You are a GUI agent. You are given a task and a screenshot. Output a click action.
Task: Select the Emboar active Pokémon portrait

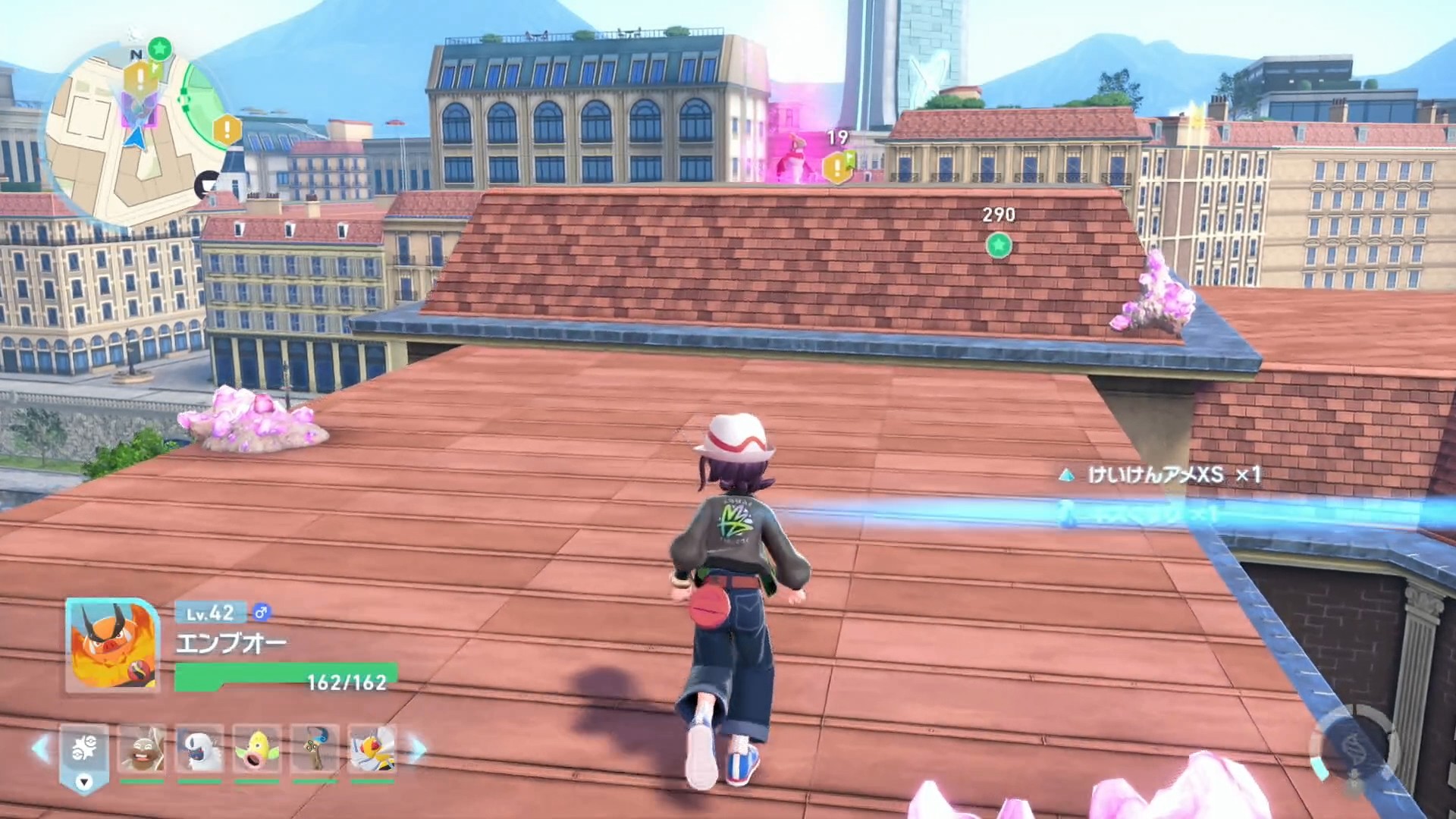click(113, 645)
